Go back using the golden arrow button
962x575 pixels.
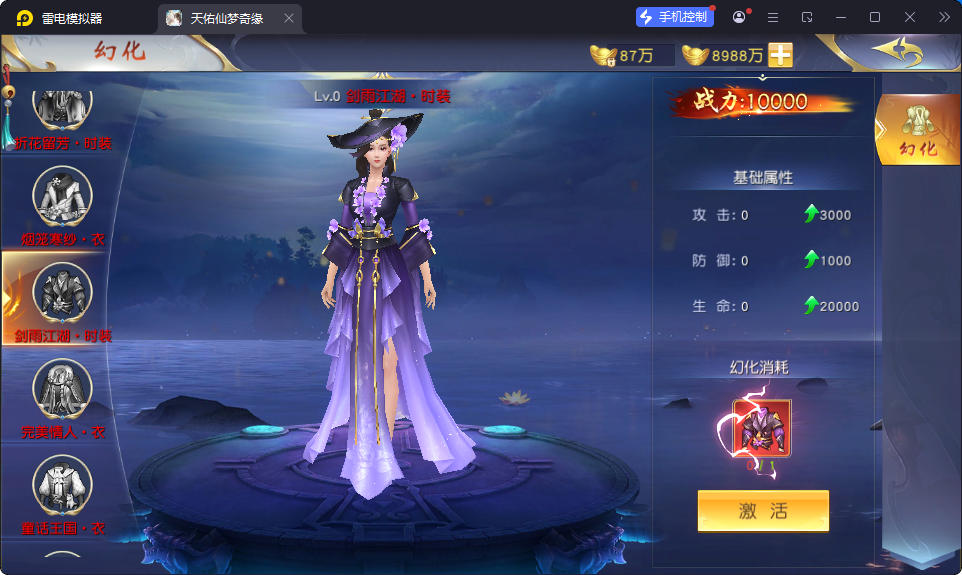click(895, 51)
